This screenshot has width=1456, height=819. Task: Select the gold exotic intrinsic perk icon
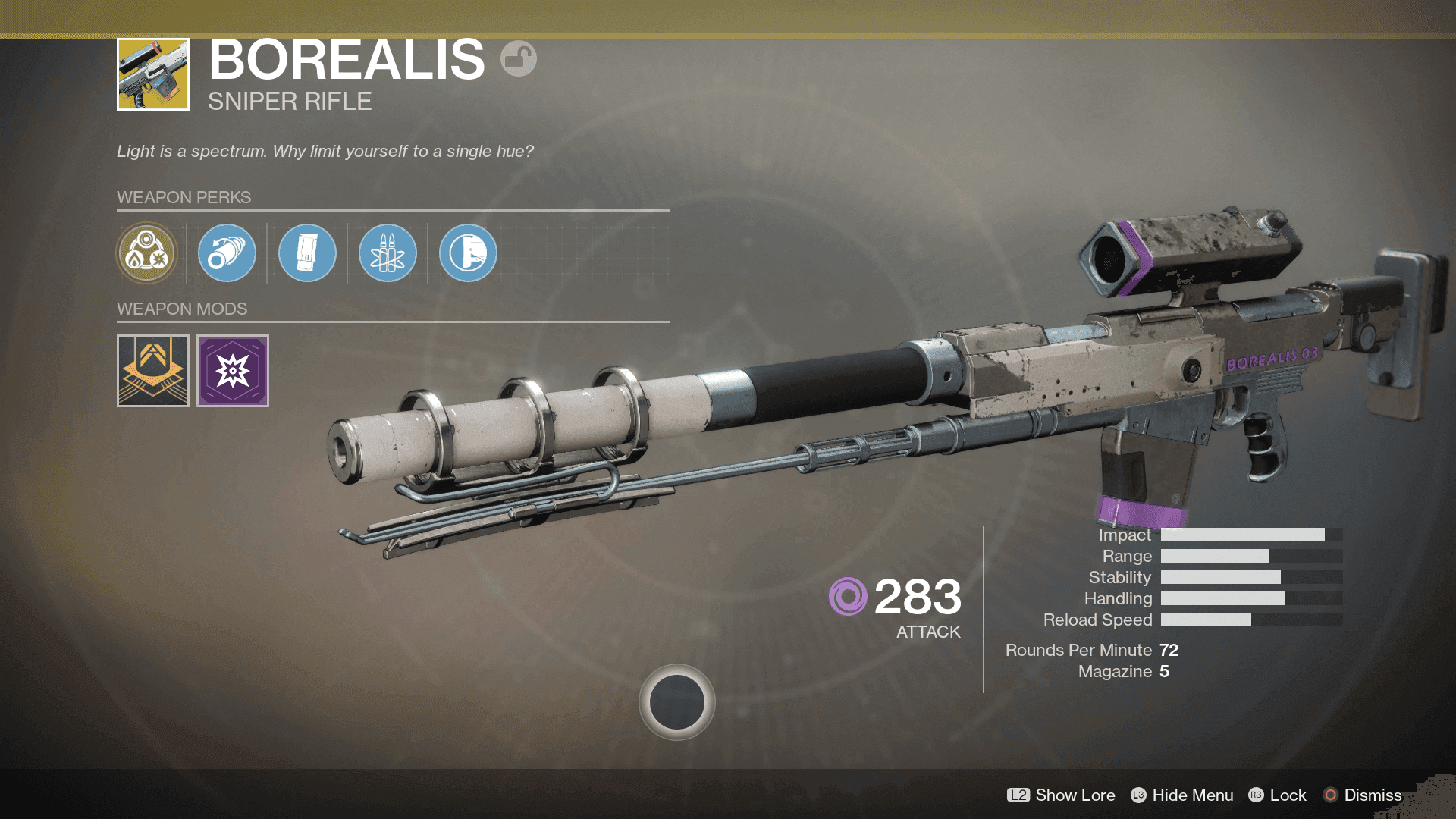point(146,253)
